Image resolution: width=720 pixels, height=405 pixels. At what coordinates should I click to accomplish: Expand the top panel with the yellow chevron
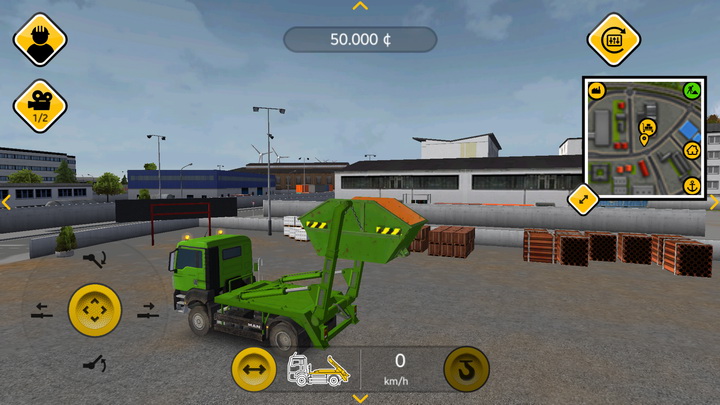[360, 6]
